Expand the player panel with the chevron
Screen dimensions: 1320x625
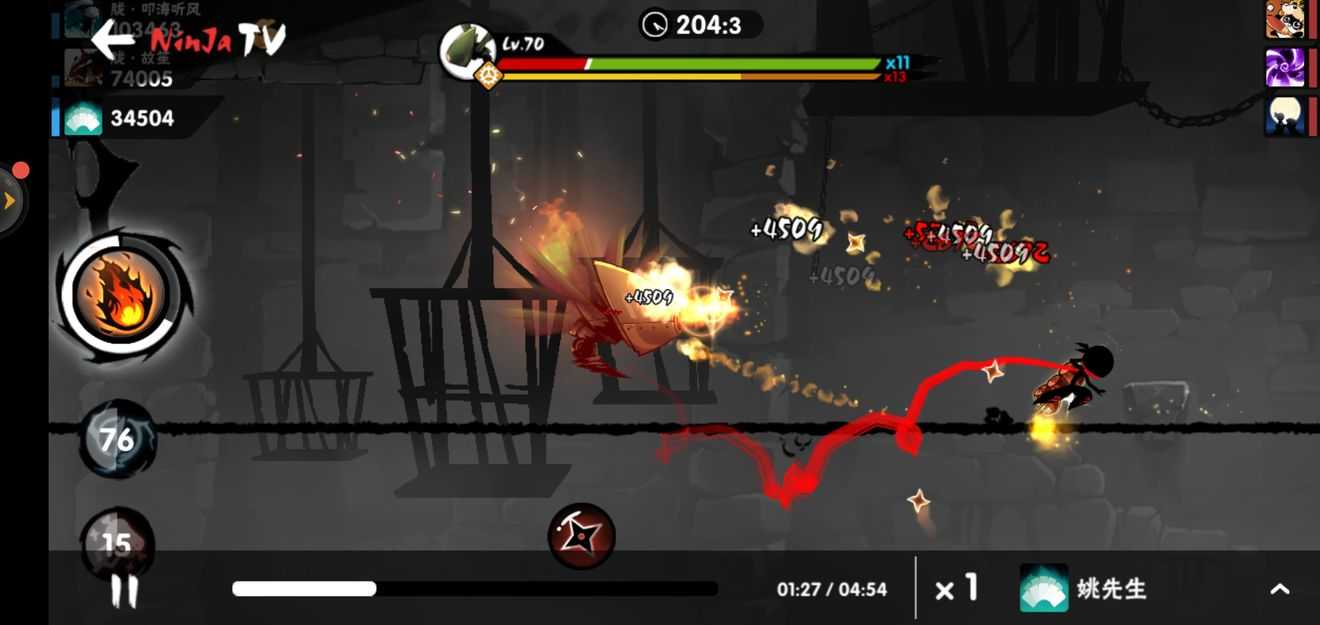click(1279, 589)
